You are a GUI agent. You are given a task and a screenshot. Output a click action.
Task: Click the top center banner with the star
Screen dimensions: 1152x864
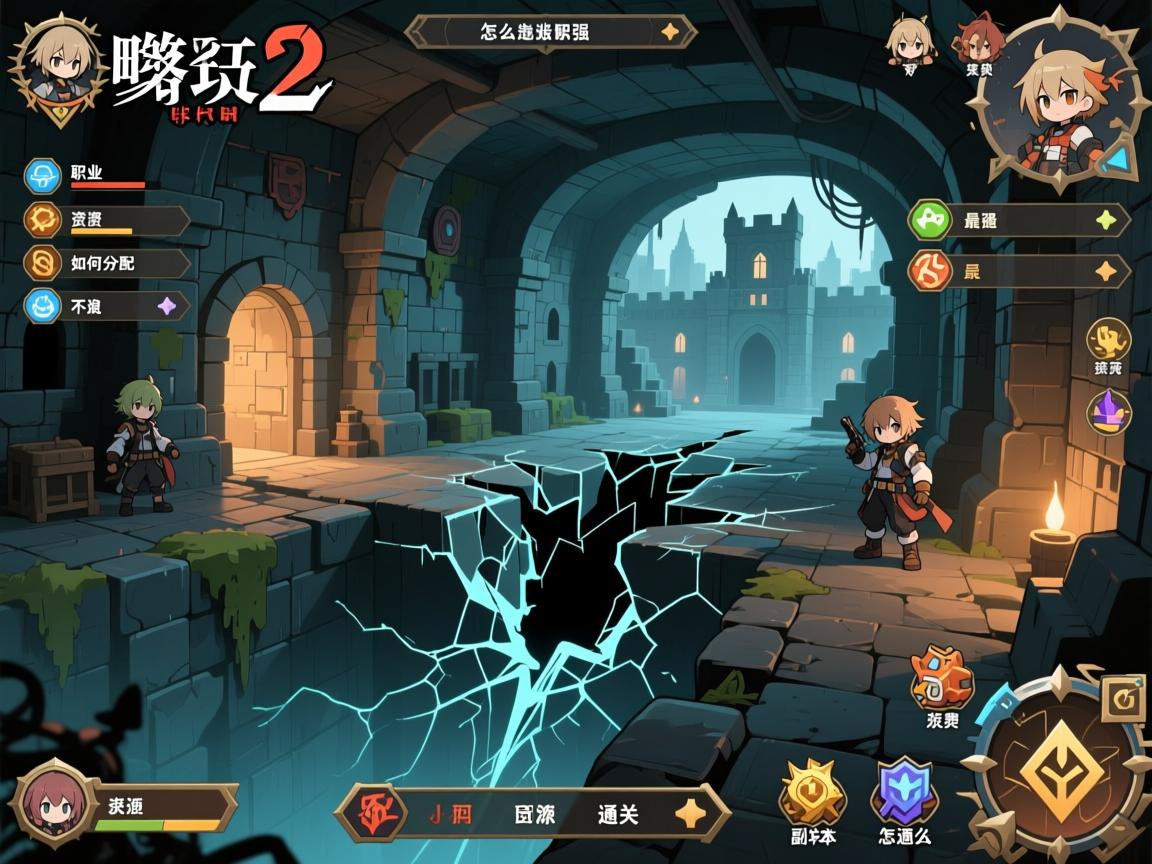pyautogui.click(x=551, y=32)
